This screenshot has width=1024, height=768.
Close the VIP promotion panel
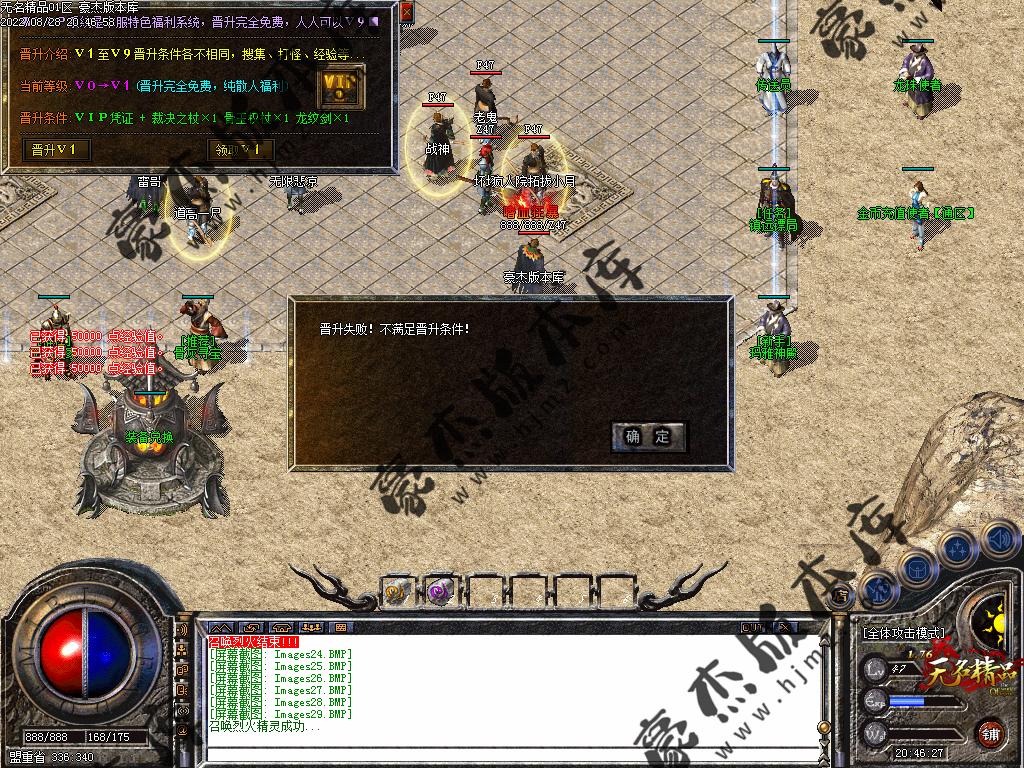(406, 13)
